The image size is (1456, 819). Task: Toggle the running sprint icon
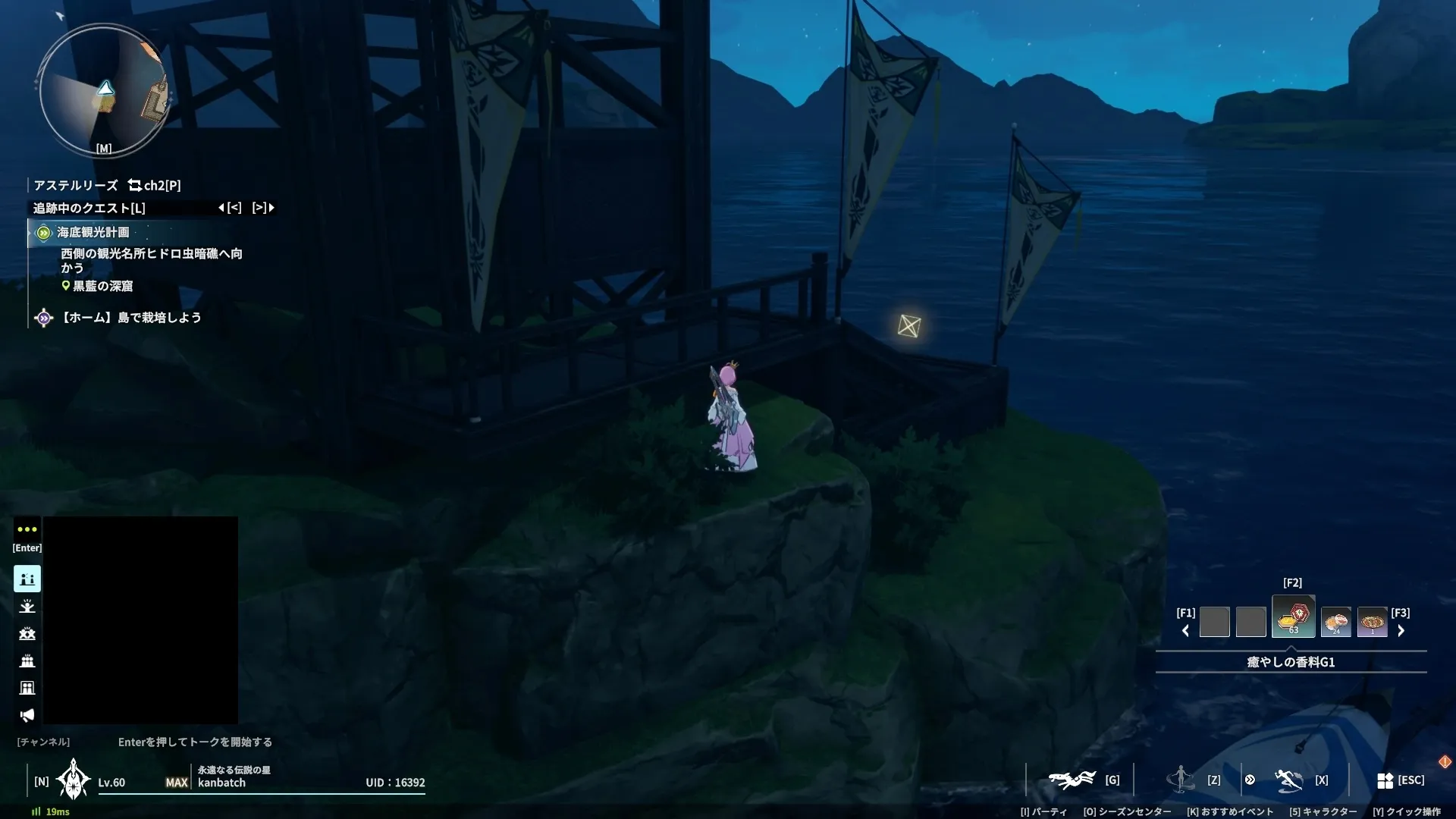(x=1288, y=780)
